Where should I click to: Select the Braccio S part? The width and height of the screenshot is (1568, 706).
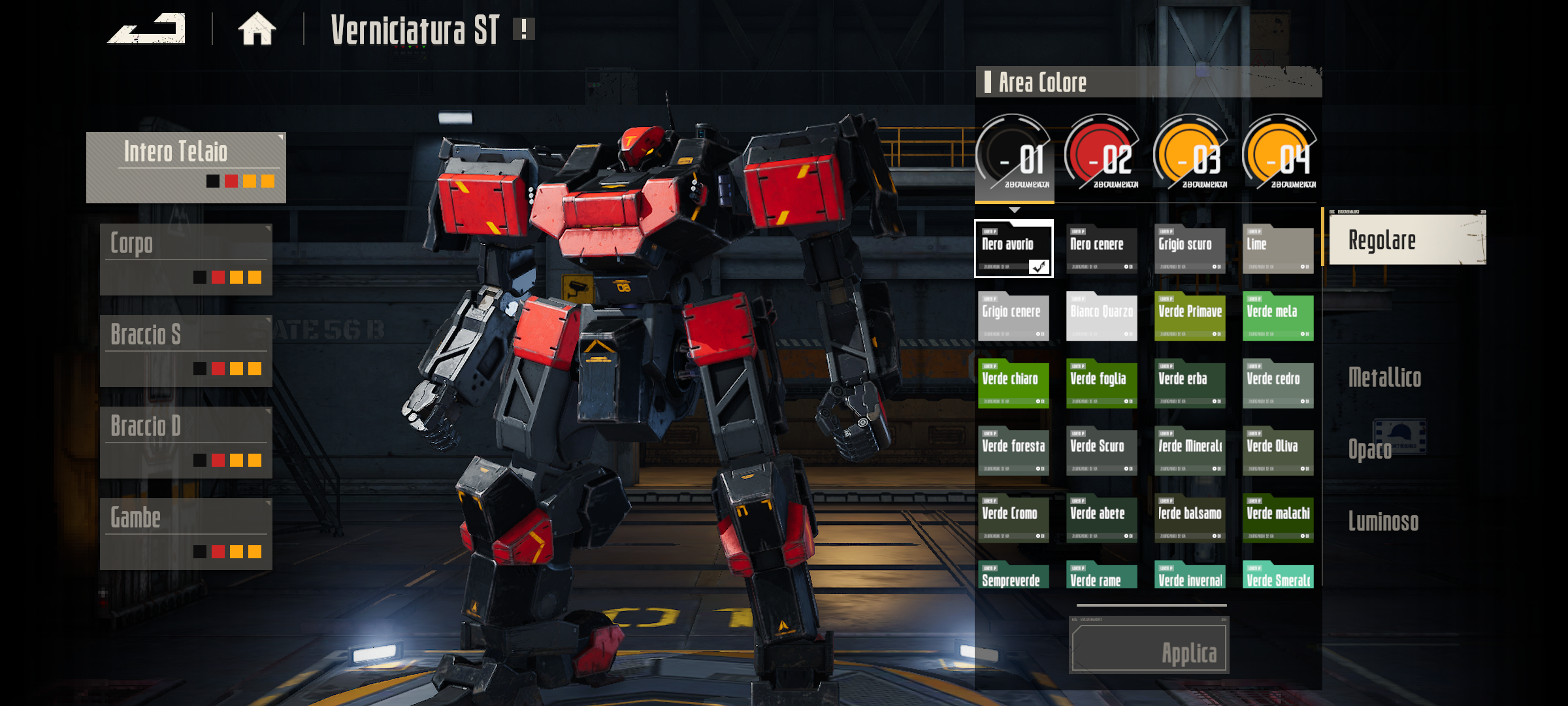pos(186,351)
